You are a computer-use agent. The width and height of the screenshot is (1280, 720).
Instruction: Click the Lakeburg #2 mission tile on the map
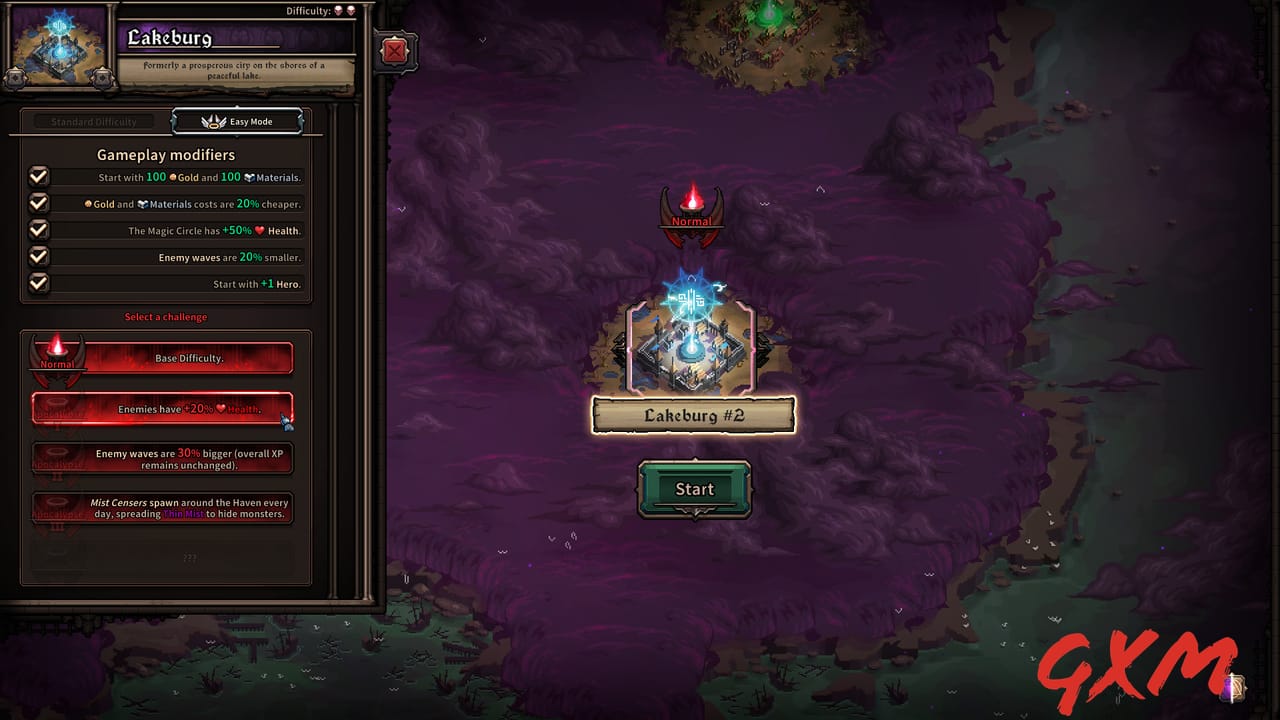pyautogui.click(x=693, y=345)
